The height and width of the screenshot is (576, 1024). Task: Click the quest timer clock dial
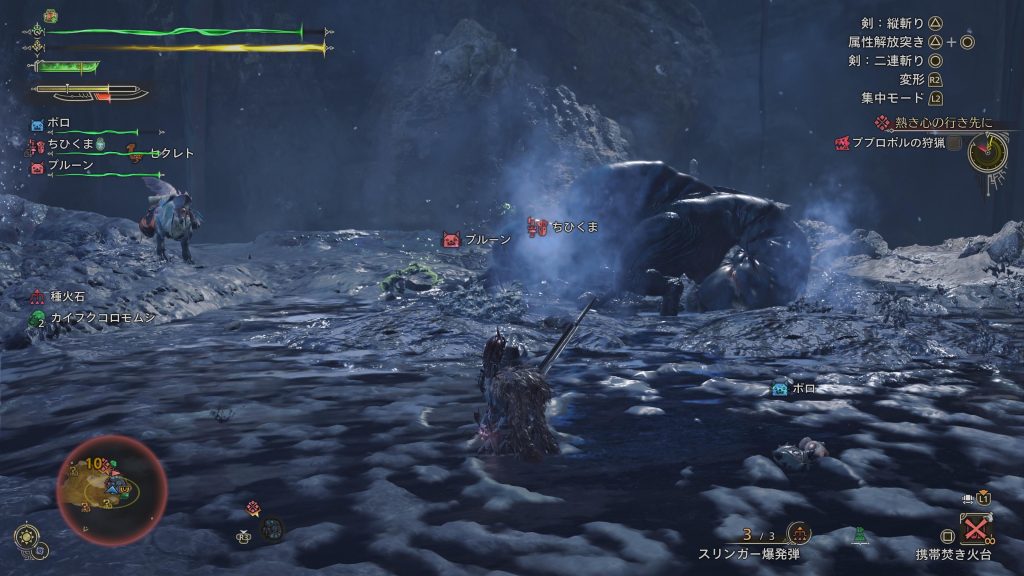(987, 151)
